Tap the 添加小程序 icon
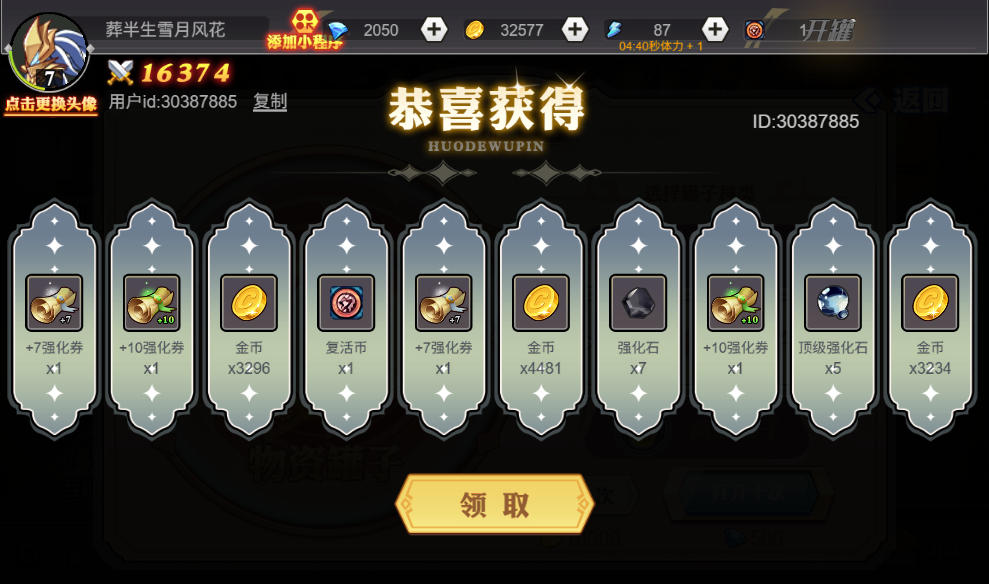This screenshot has height=584, width=989. point(304,28)
